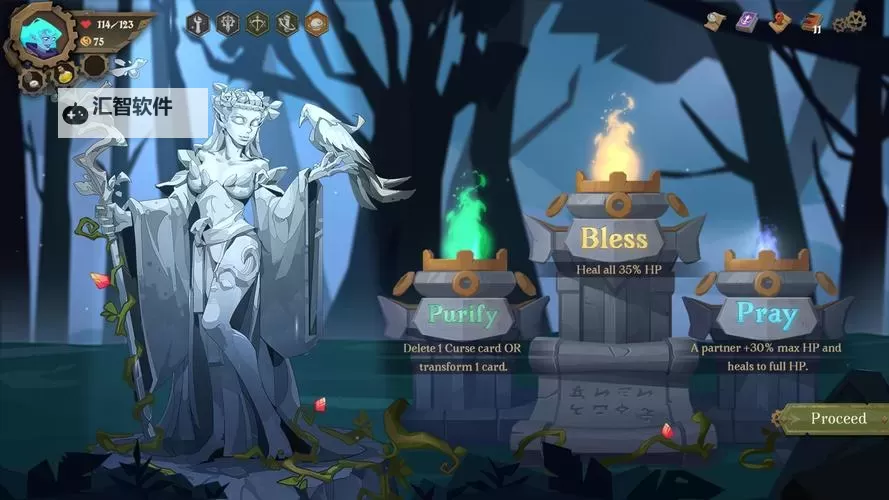Choose the Bless option
The height and width of the screenshot is (500, 889).
[614, 239]
